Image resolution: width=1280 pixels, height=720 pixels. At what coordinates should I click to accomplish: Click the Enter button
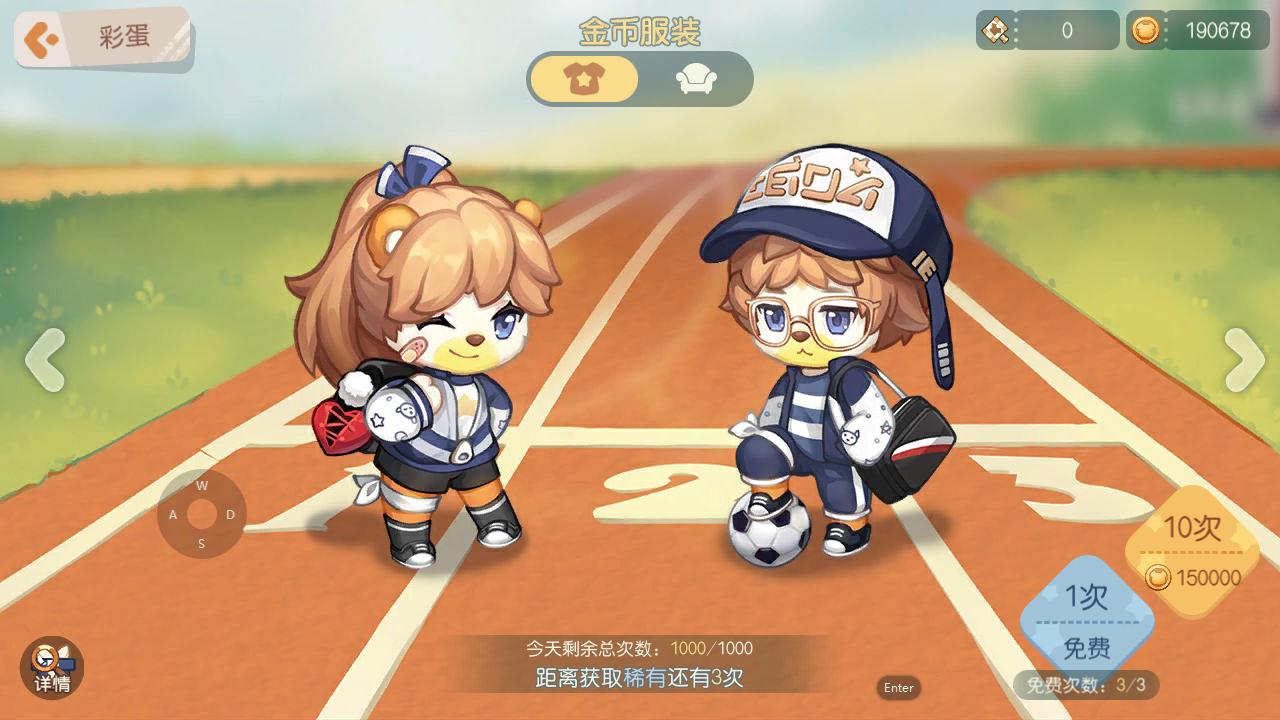click(x=898, y=688)
